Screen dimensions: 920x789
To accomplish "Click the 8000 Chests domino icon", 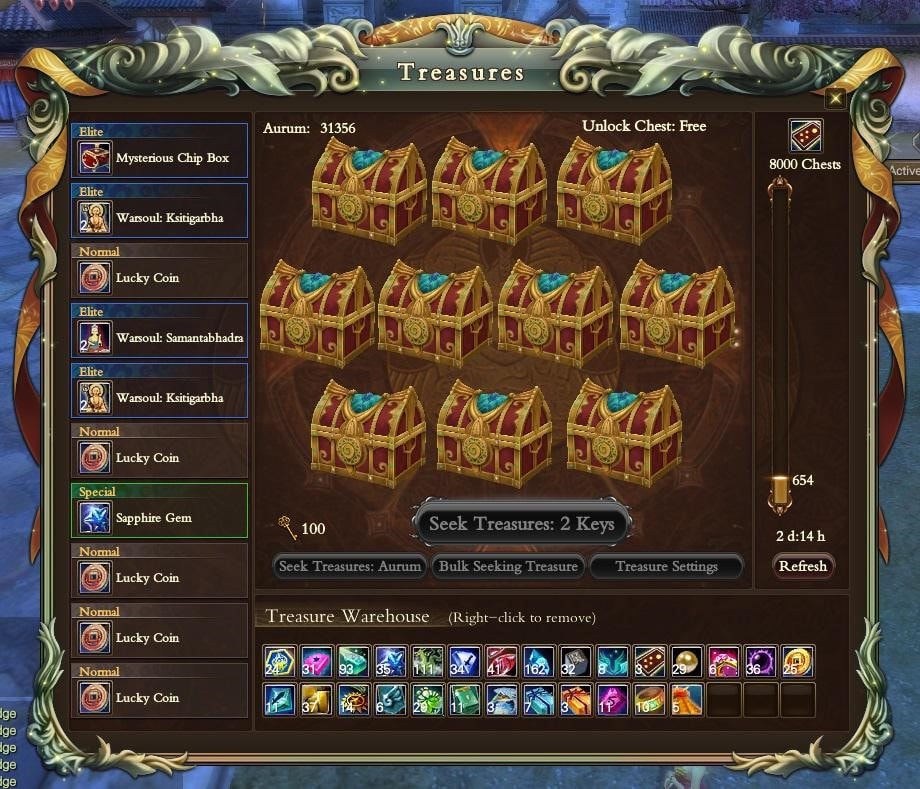I will point(805,135).
